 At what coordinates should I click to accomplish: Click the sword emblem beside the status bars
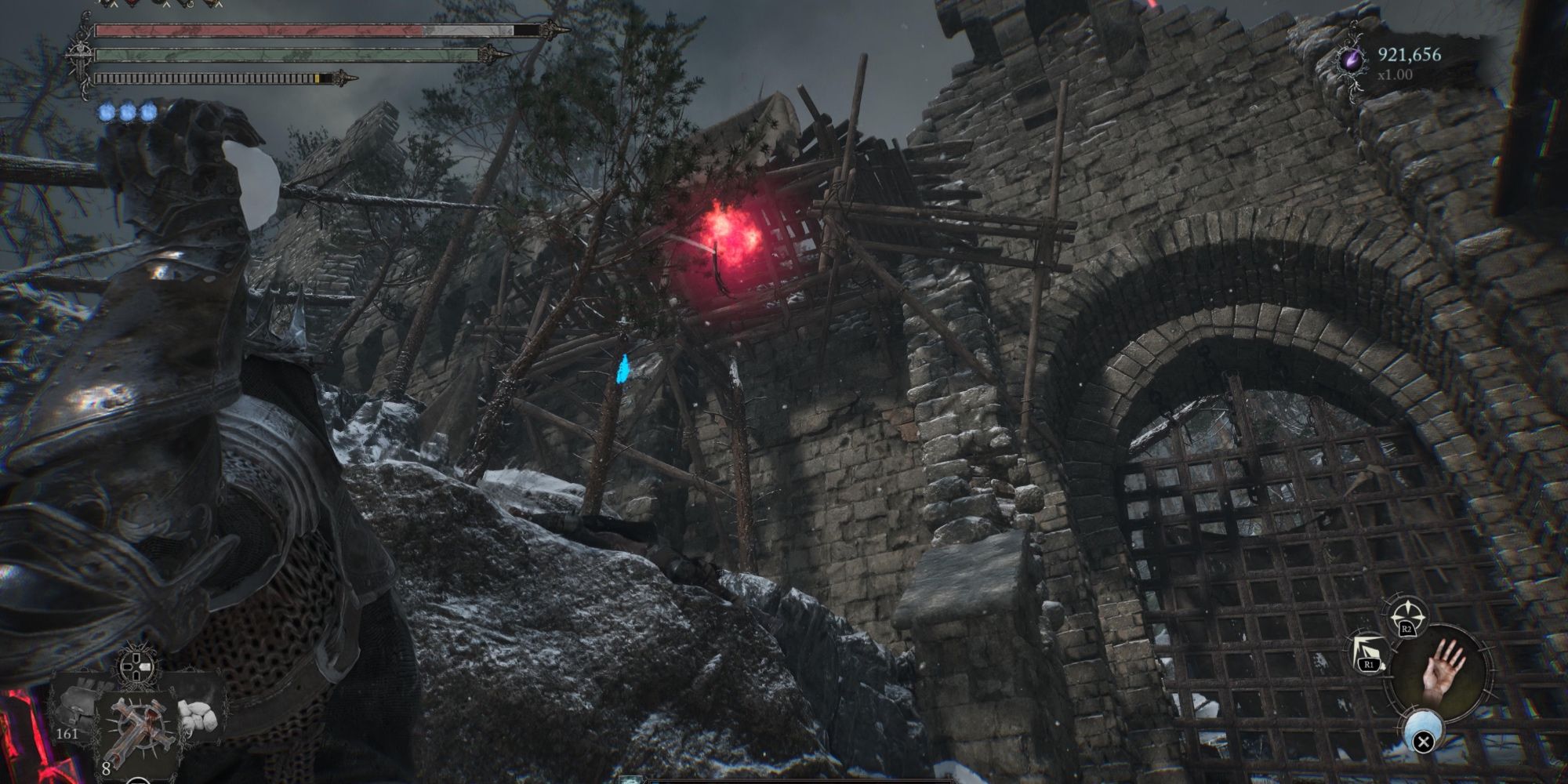(x=79, y=55)
